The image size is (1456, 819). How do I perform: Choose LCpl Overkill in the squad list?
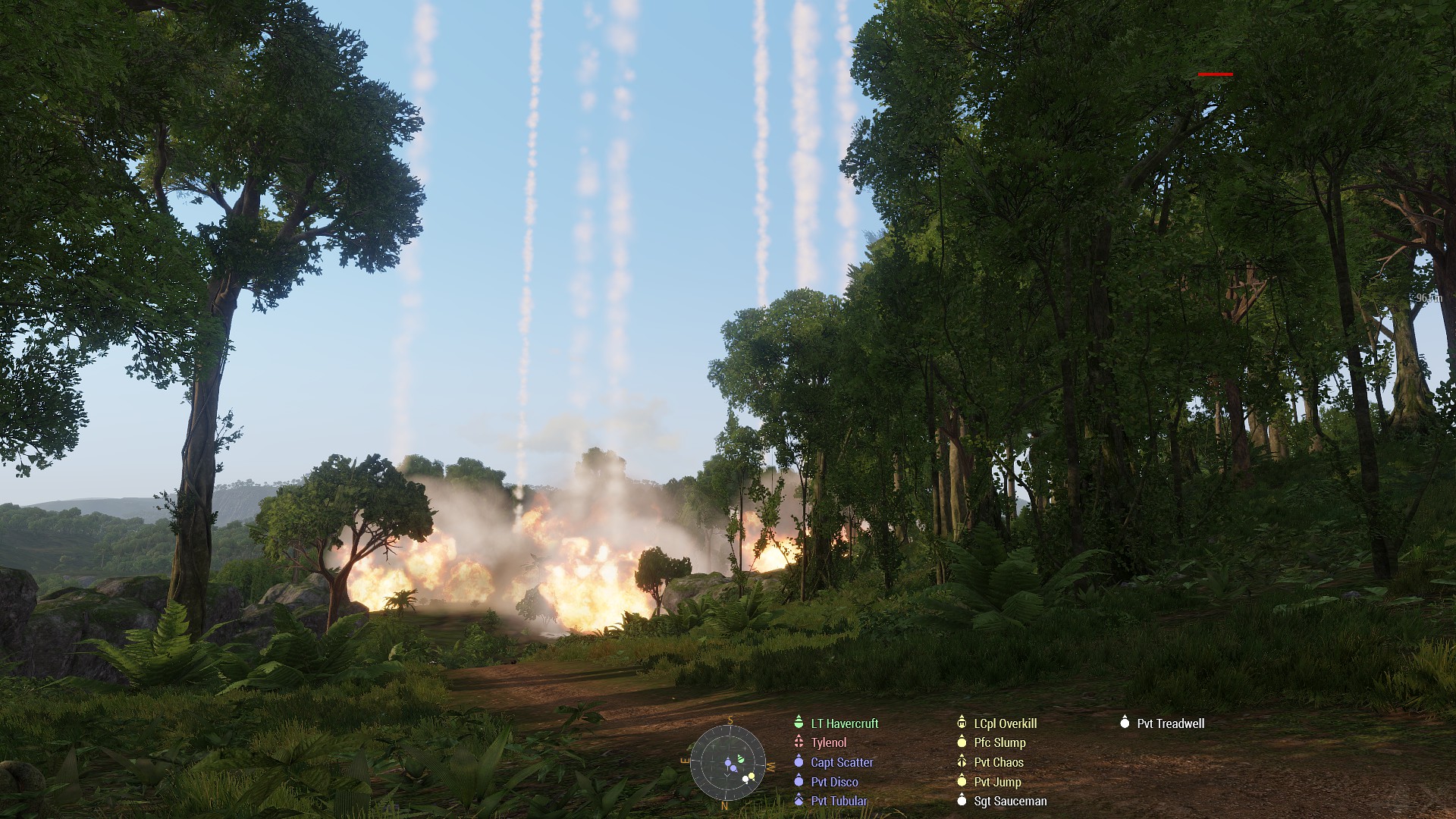pos(1005,723)
